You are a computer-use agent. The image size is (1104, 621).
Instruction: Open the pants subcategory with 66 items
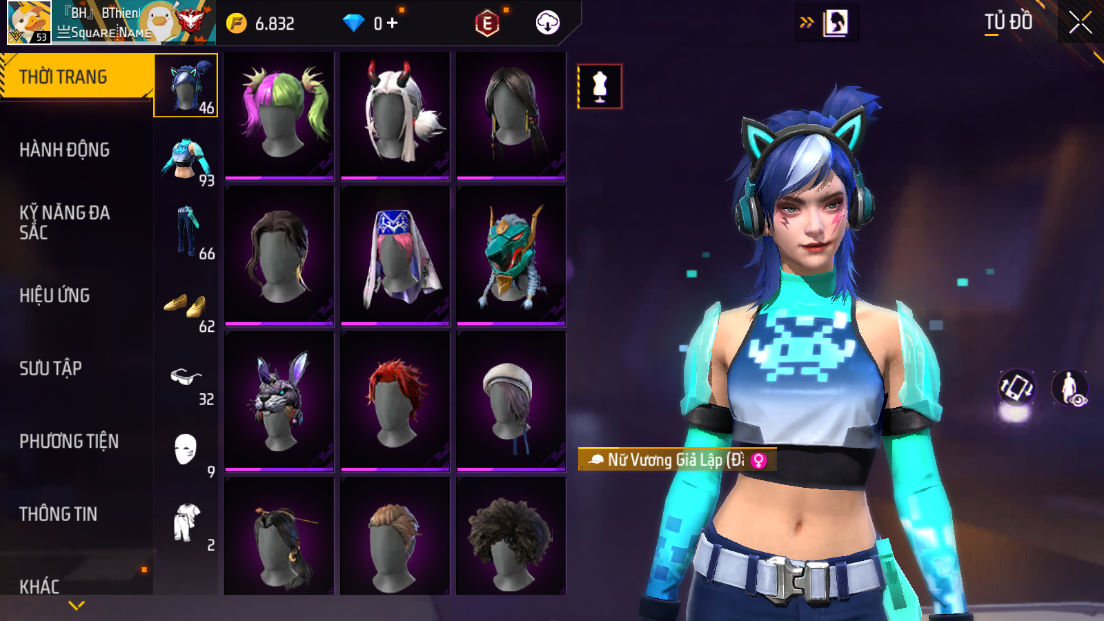coord(186,231)
